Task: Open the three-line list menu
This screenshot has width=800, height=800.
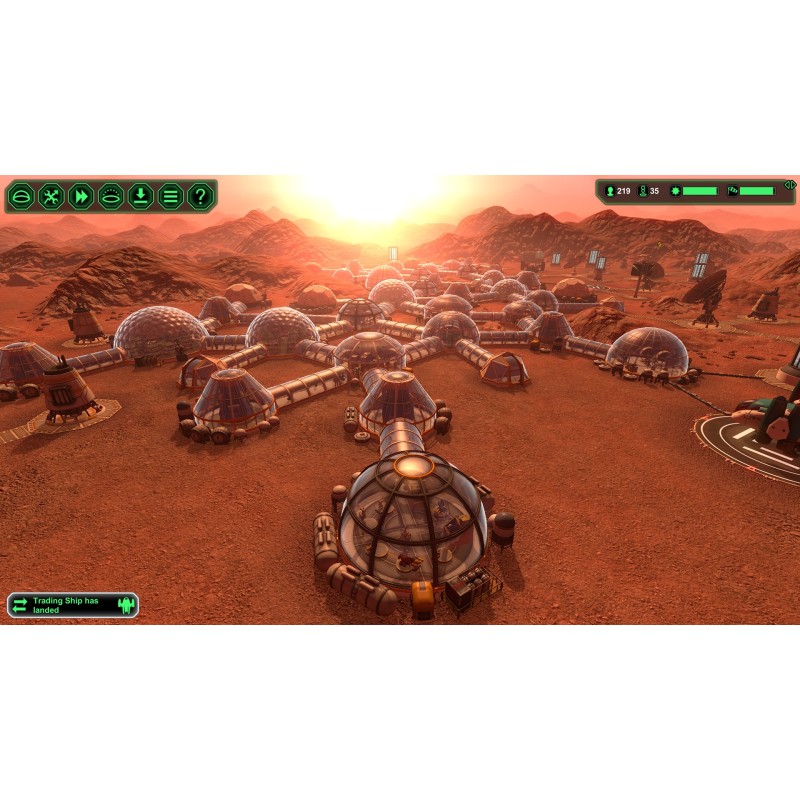Action: [171, 196]
